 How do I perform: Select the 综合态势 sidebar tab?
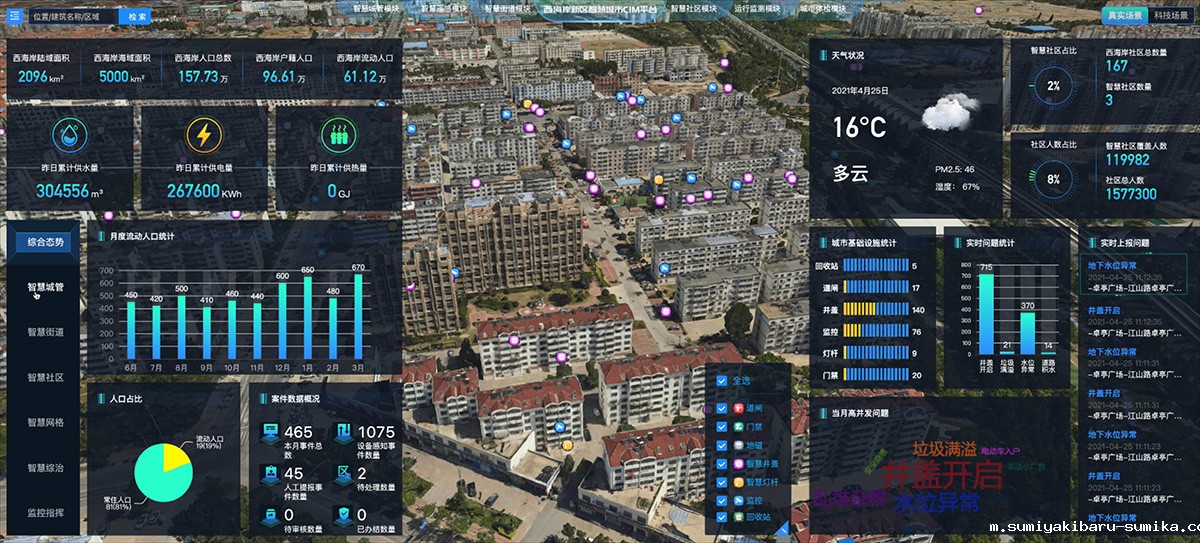point(45,242)
